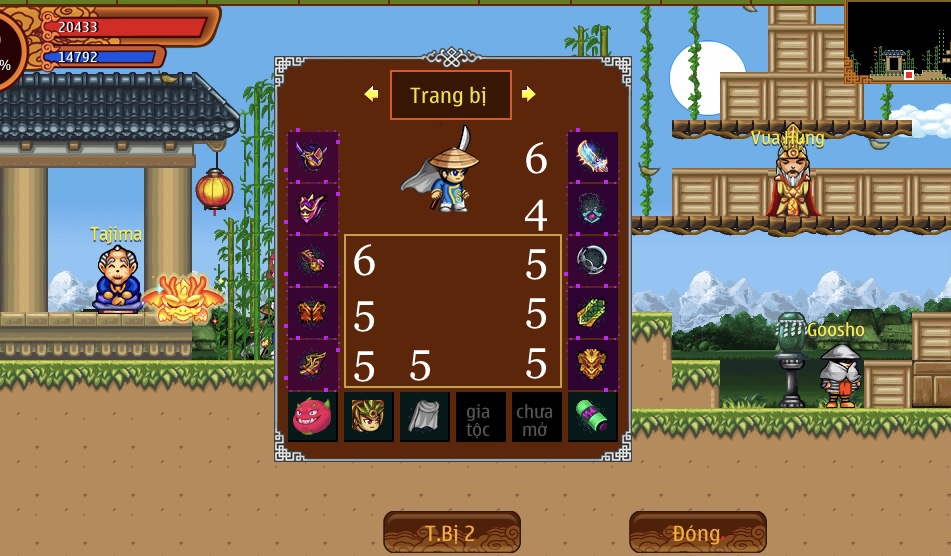The height and width of the screenshot is (556, 951).
Task: Select the grey cape slot
Action: pos(425,417)
